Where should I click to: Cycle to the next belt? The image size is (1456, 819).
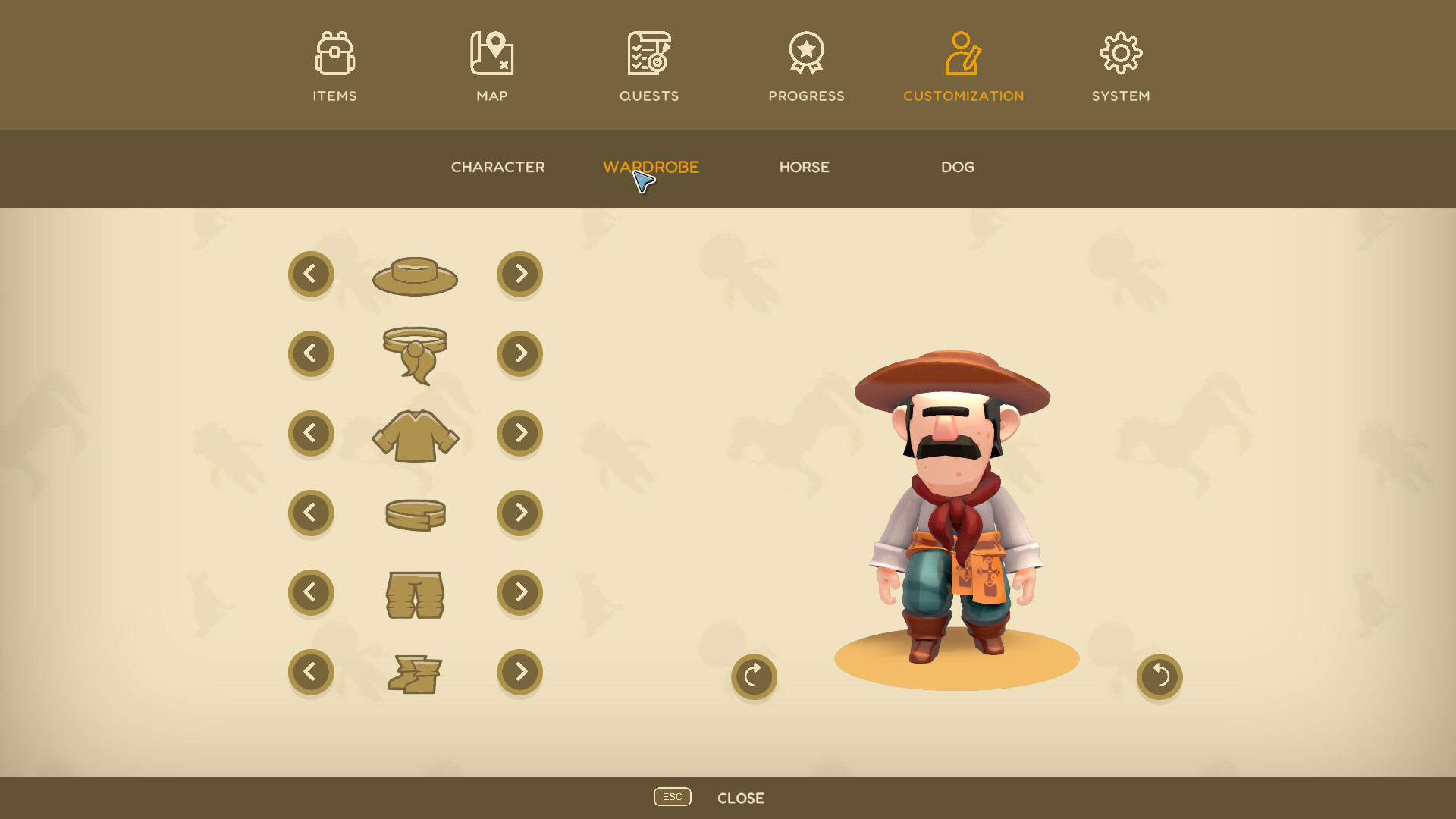tap(519, 513)
